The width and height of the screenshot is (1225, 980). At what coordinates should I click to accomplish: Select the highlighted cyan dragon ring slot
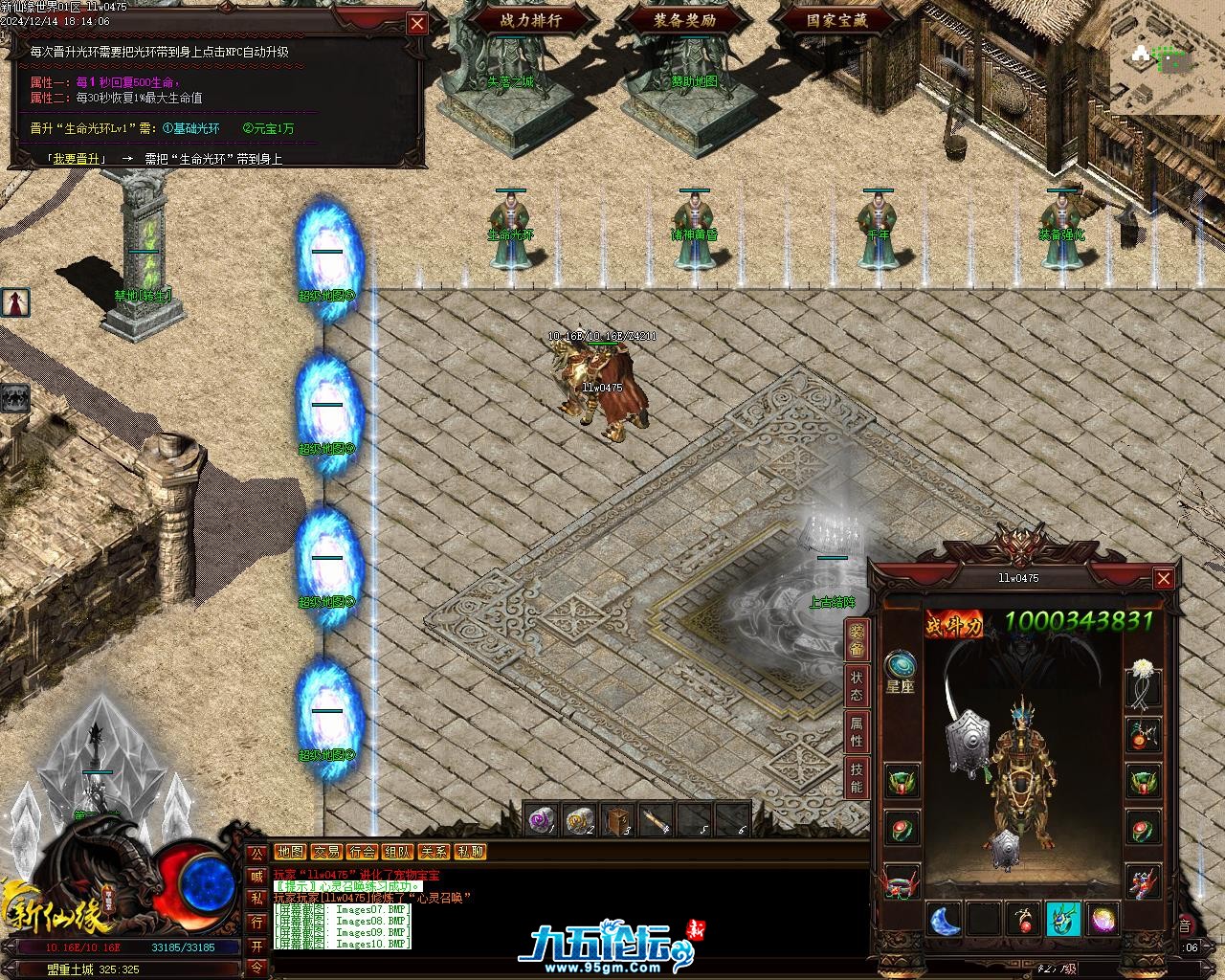tap(1062, 920)
